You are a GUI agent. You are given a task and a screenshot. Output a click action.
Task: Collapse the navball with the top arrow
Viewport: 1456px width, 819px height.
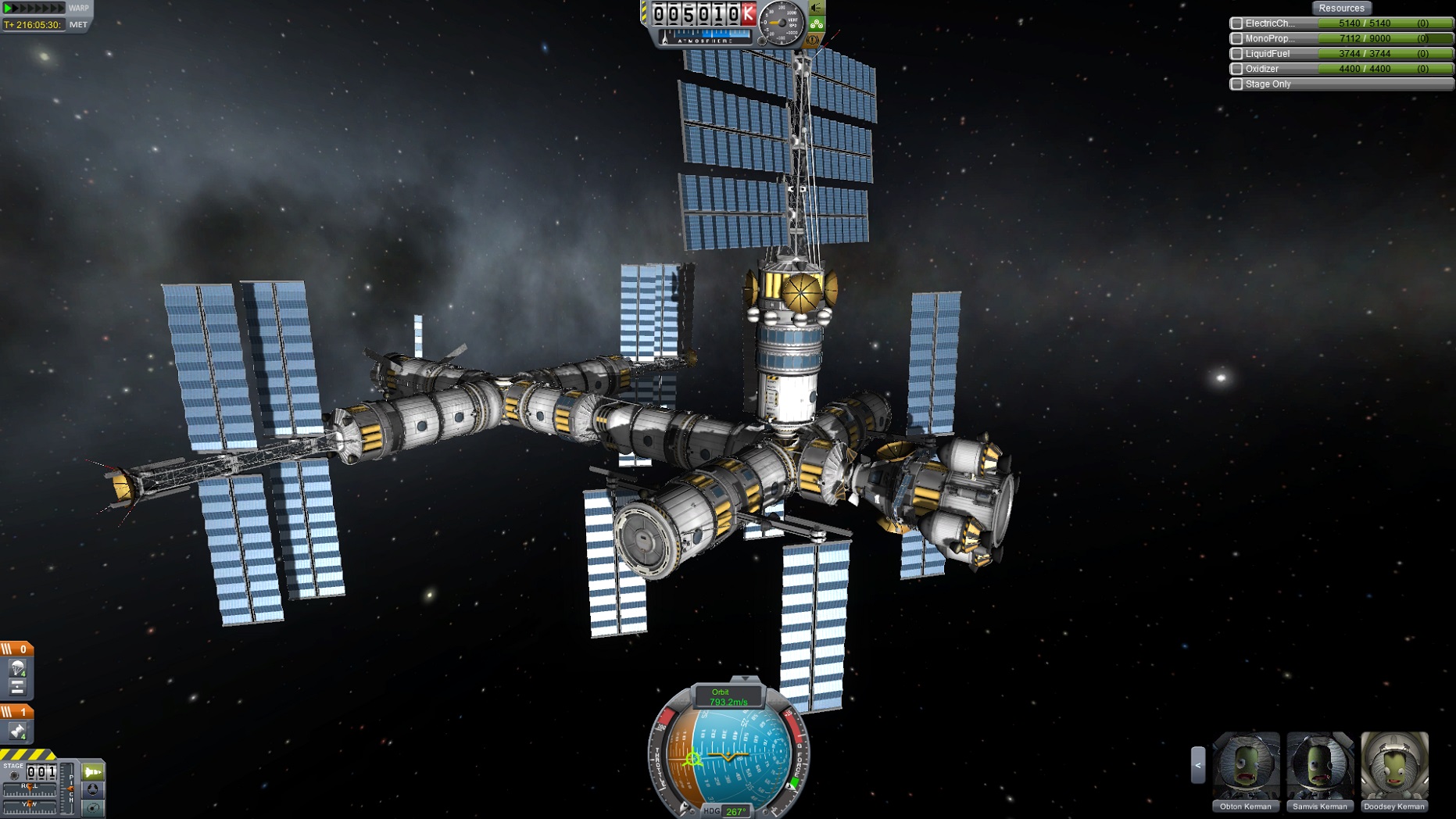point(745,679)
